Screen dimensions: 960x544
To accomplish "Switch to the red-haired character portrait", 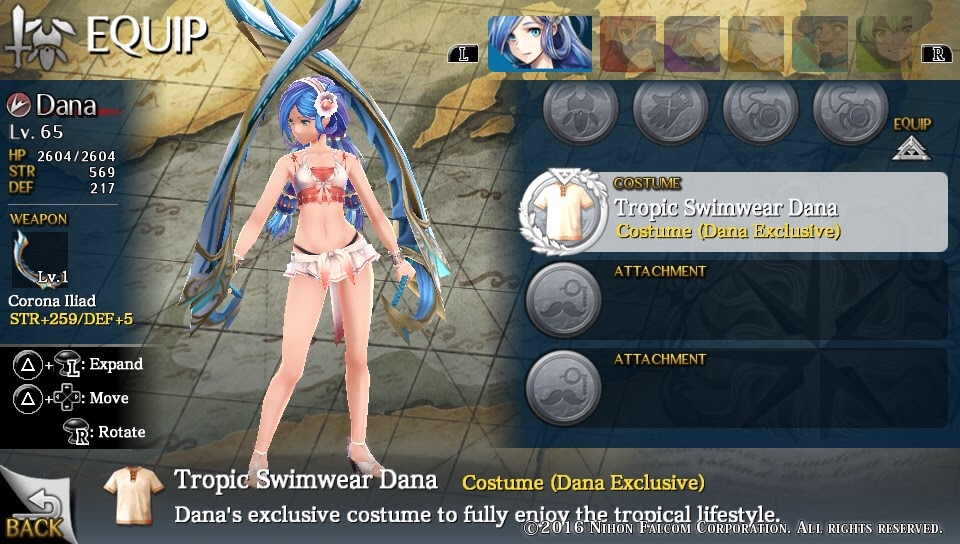I will tap(627, 45).
